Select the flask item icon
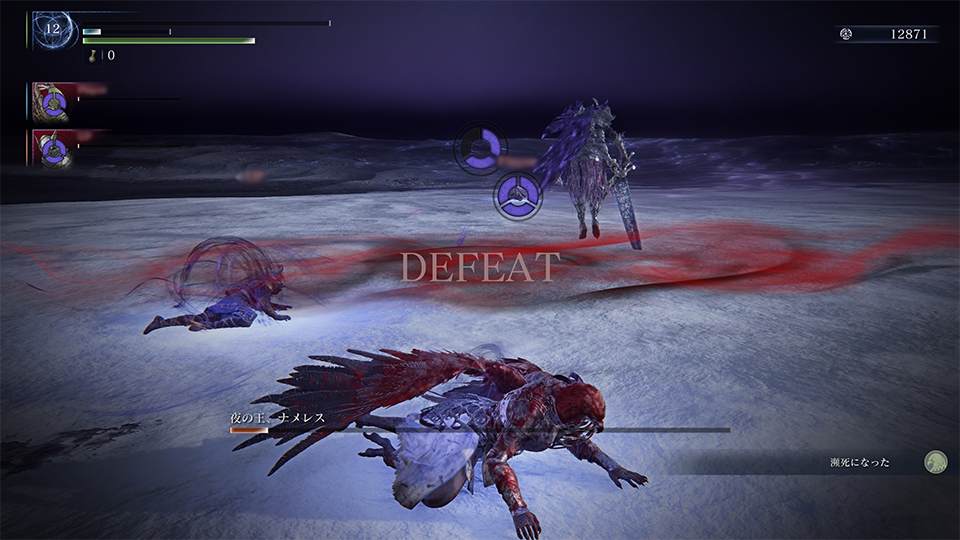 tap(93, 56)
